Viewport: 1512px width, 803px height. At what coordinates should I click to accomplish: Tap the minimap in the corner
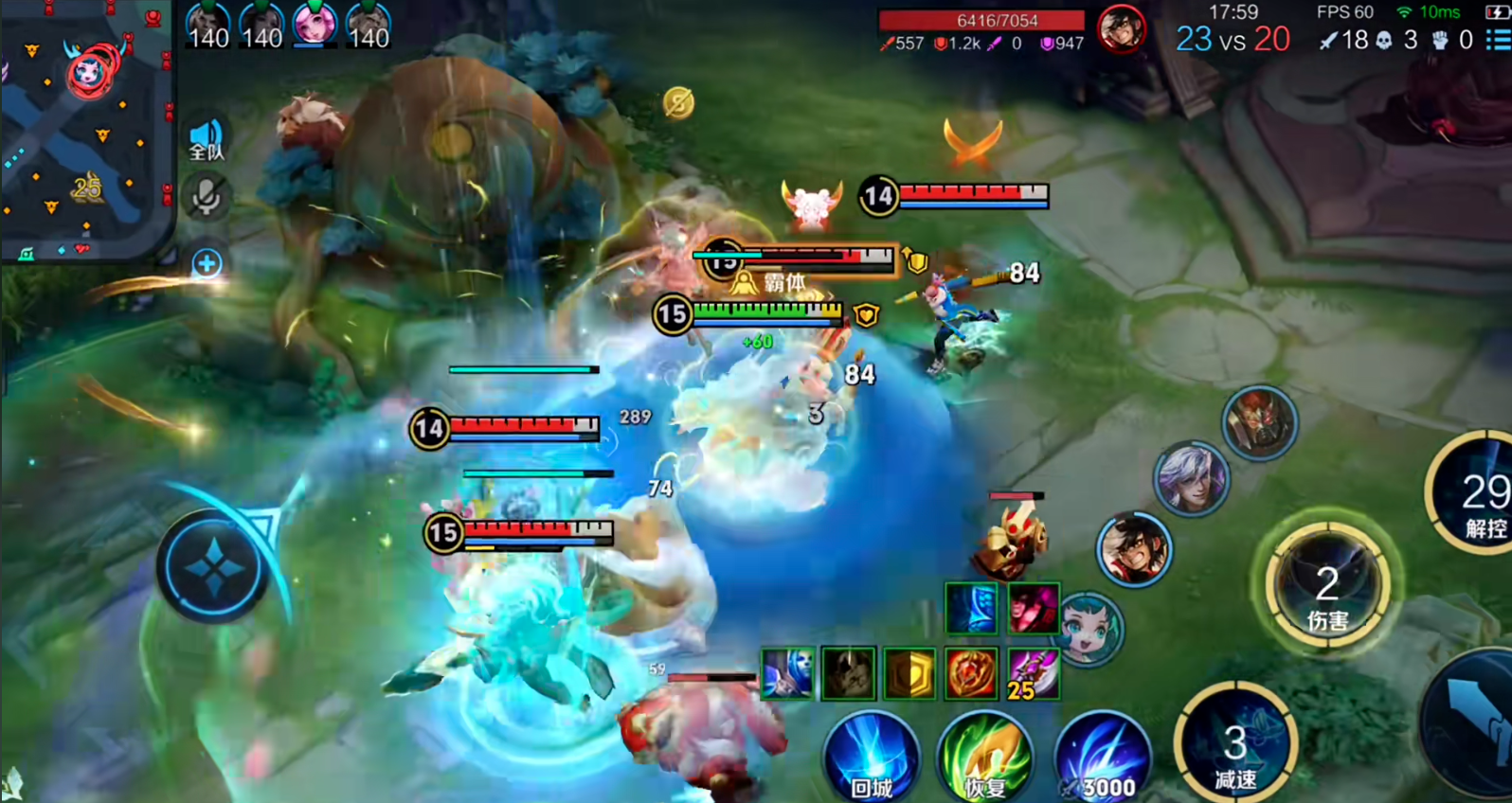tap(85, 128)
